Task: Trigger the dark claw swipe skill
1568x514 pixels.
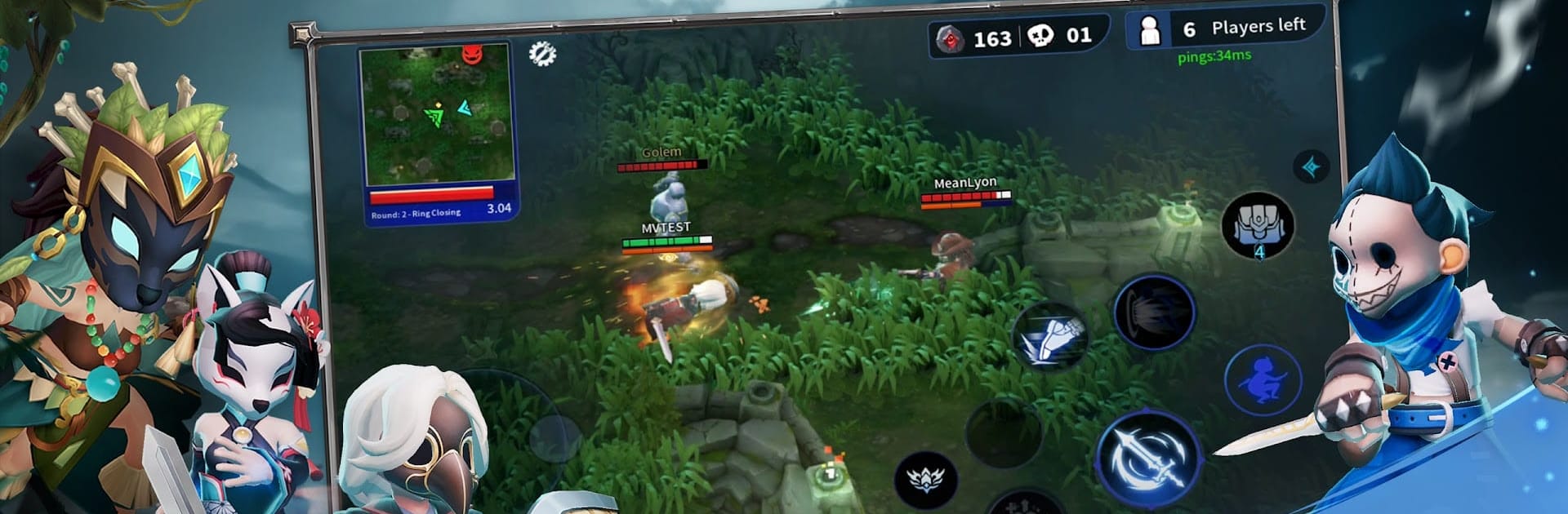Action: pos(1154,312)
